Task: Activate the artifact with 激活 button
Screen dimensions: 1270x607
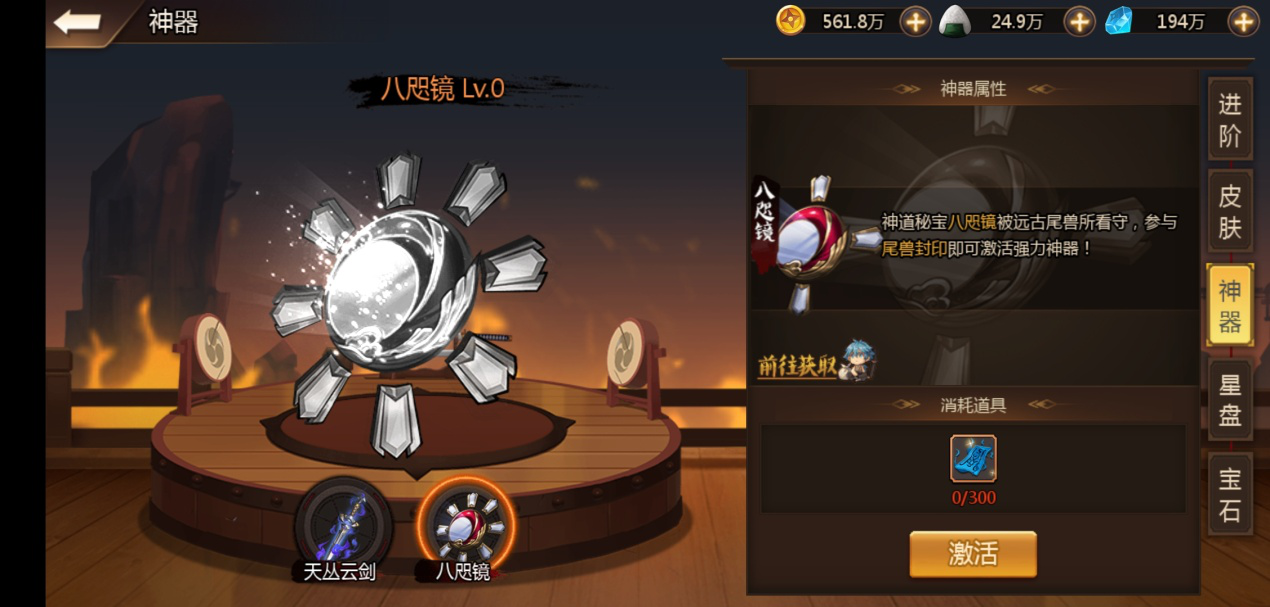Action: point(972,553)
